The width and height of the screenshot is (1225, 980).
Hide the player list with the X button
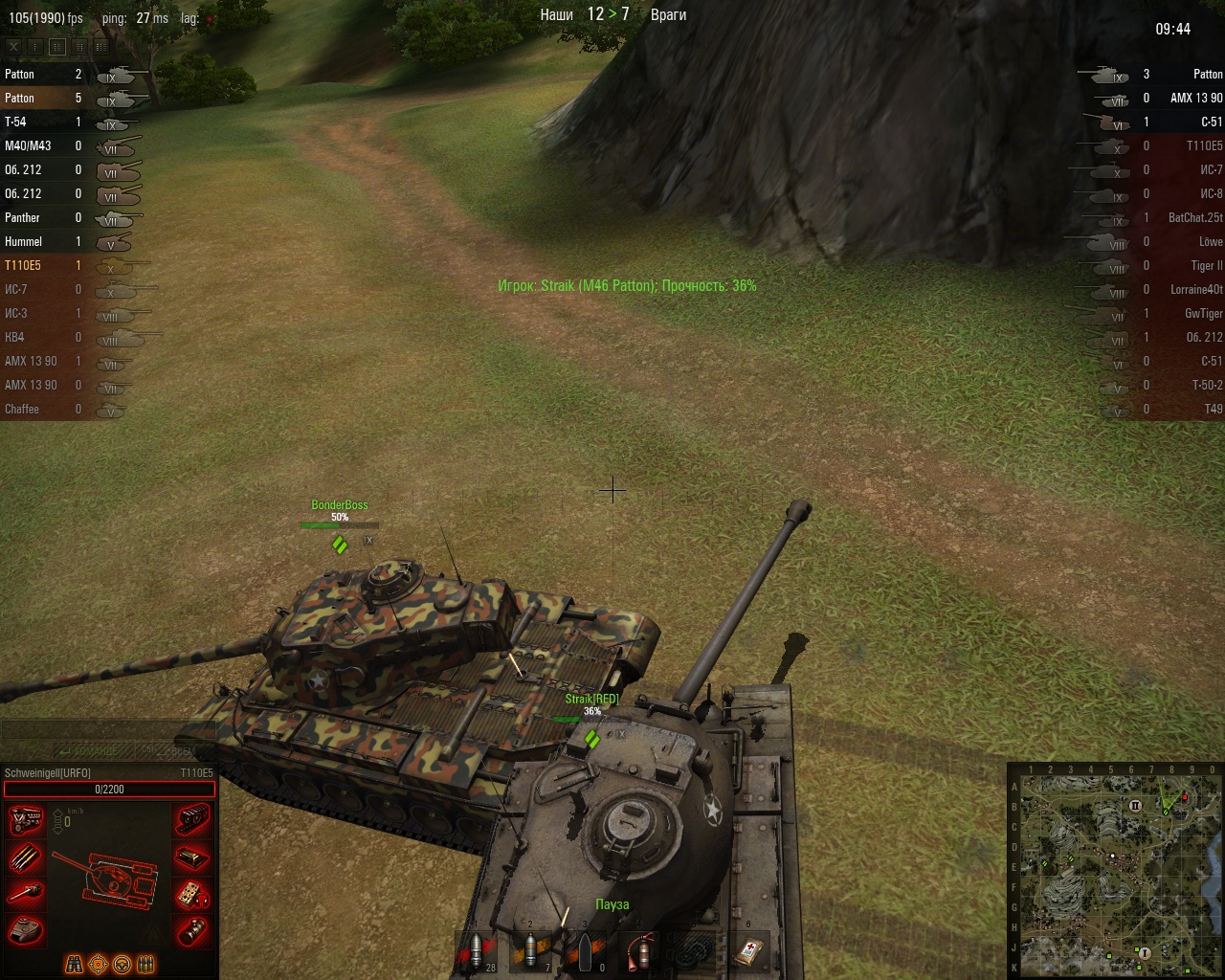[x=13, y=46]
